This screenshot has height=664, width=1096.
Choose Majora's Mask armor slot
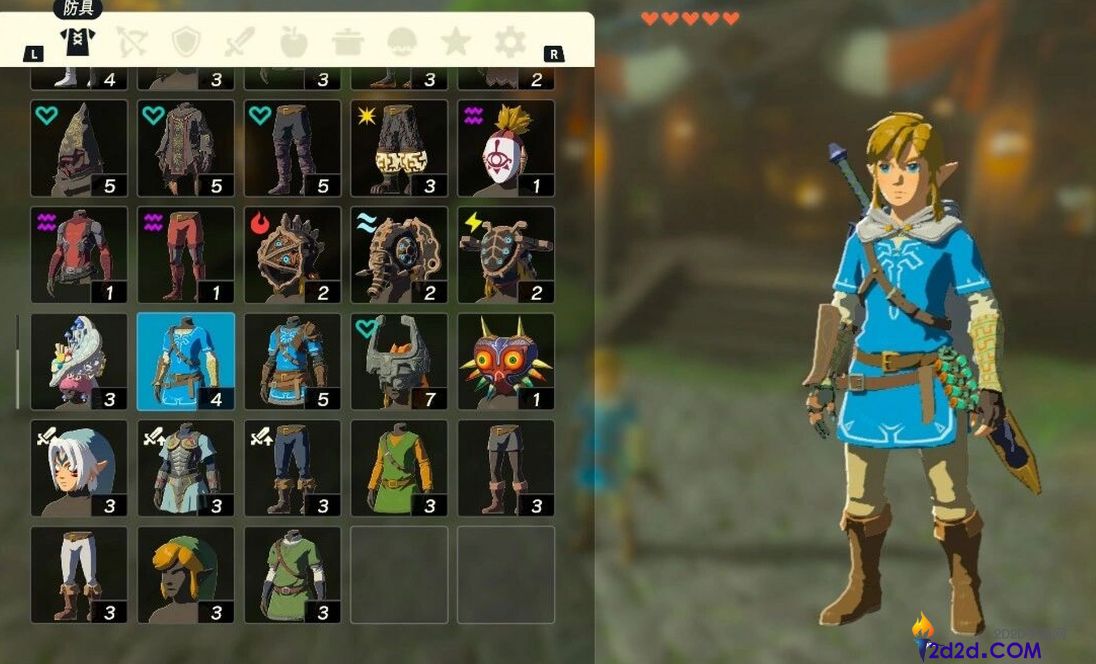(x=506, y=361)
